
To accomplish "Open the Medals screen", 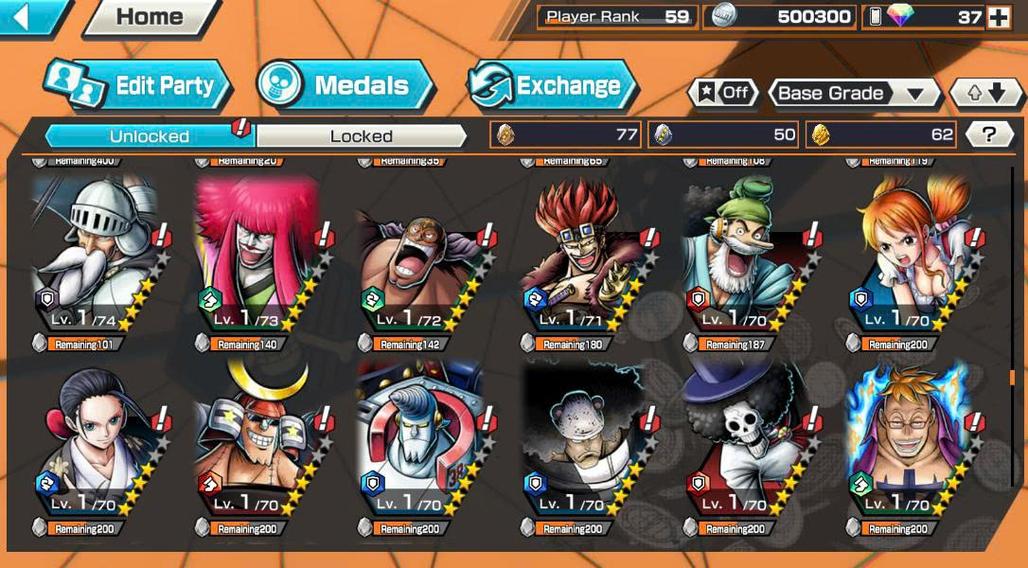I will [x=345, y=85].
